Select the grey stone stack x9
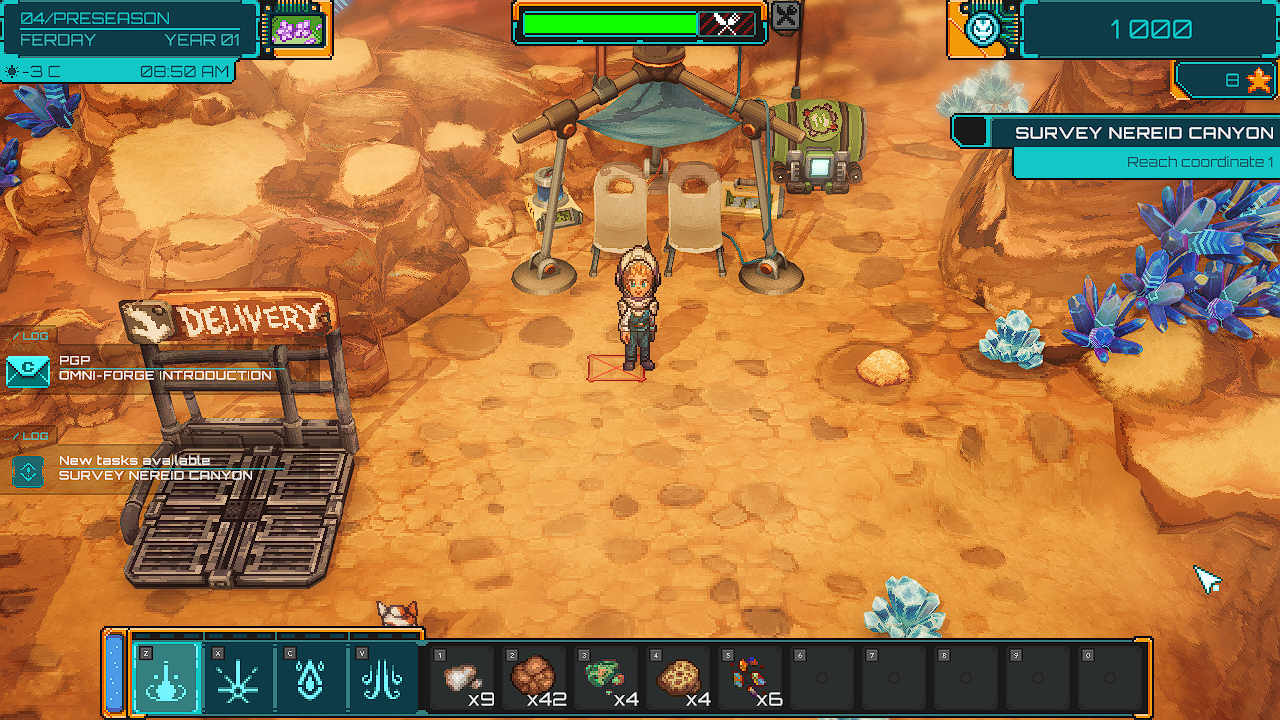1280x720 pixels. (x=462, y=678)
